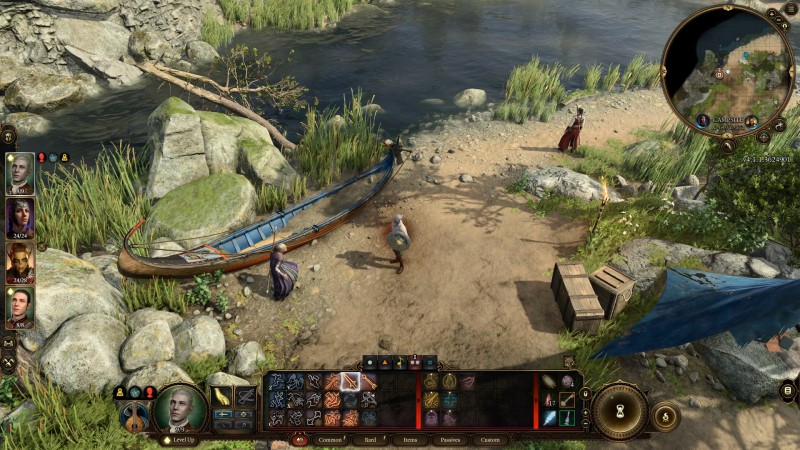Select the dark-haired man party portrait

tap(20, 306)
